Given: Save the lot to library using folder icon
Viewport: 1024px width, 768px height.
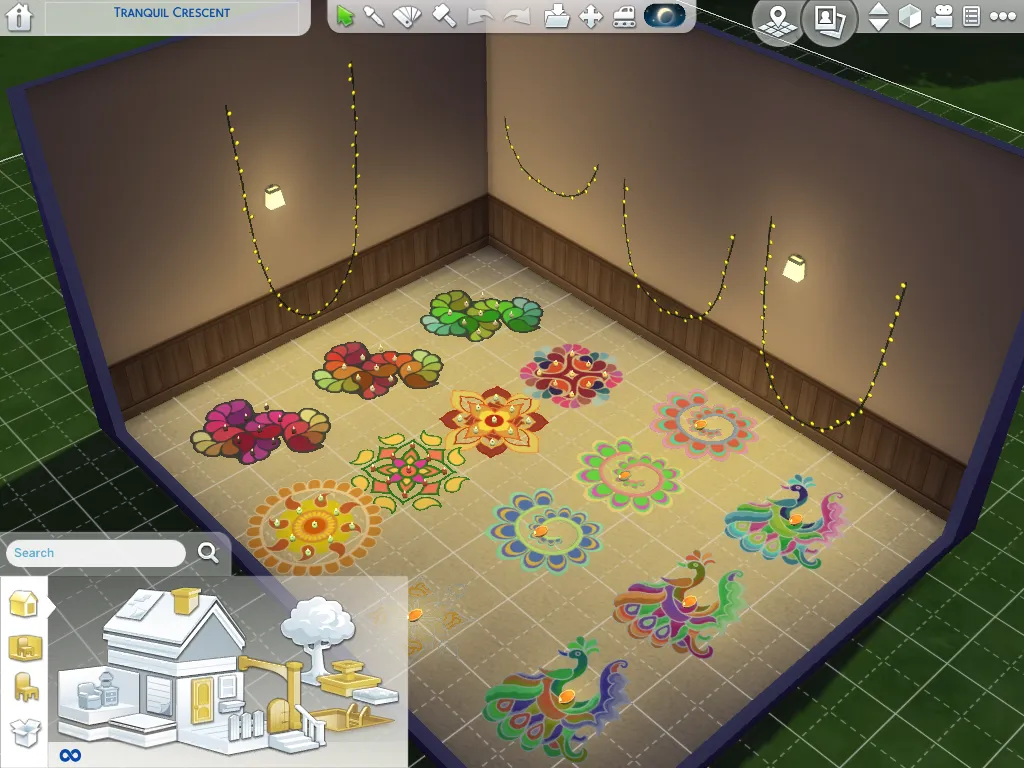Looking at the screenshot, I should (557, 16).
